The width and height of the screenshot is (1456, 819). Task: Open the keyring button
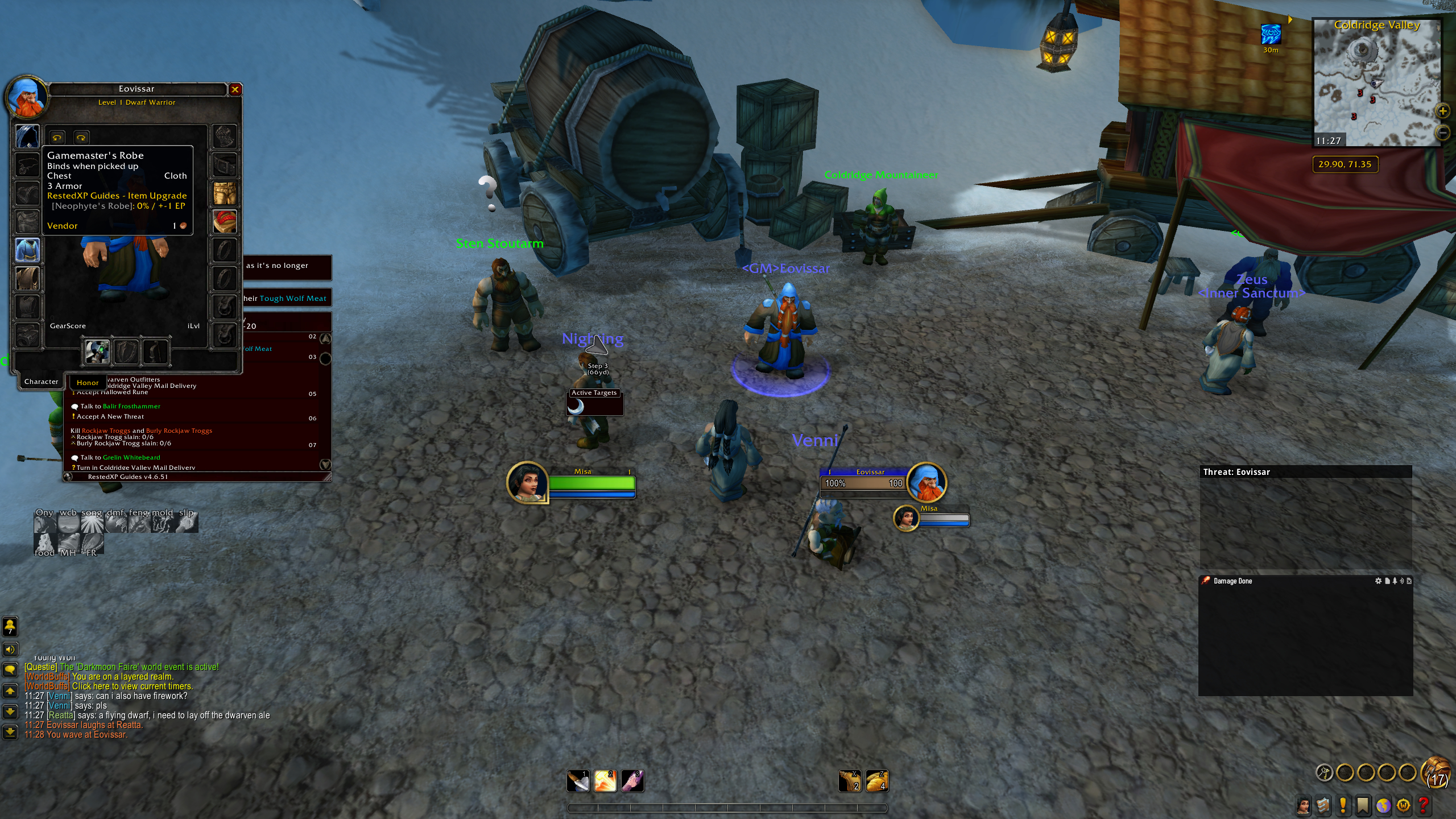pyautogui.click(x=1324, y=772)
